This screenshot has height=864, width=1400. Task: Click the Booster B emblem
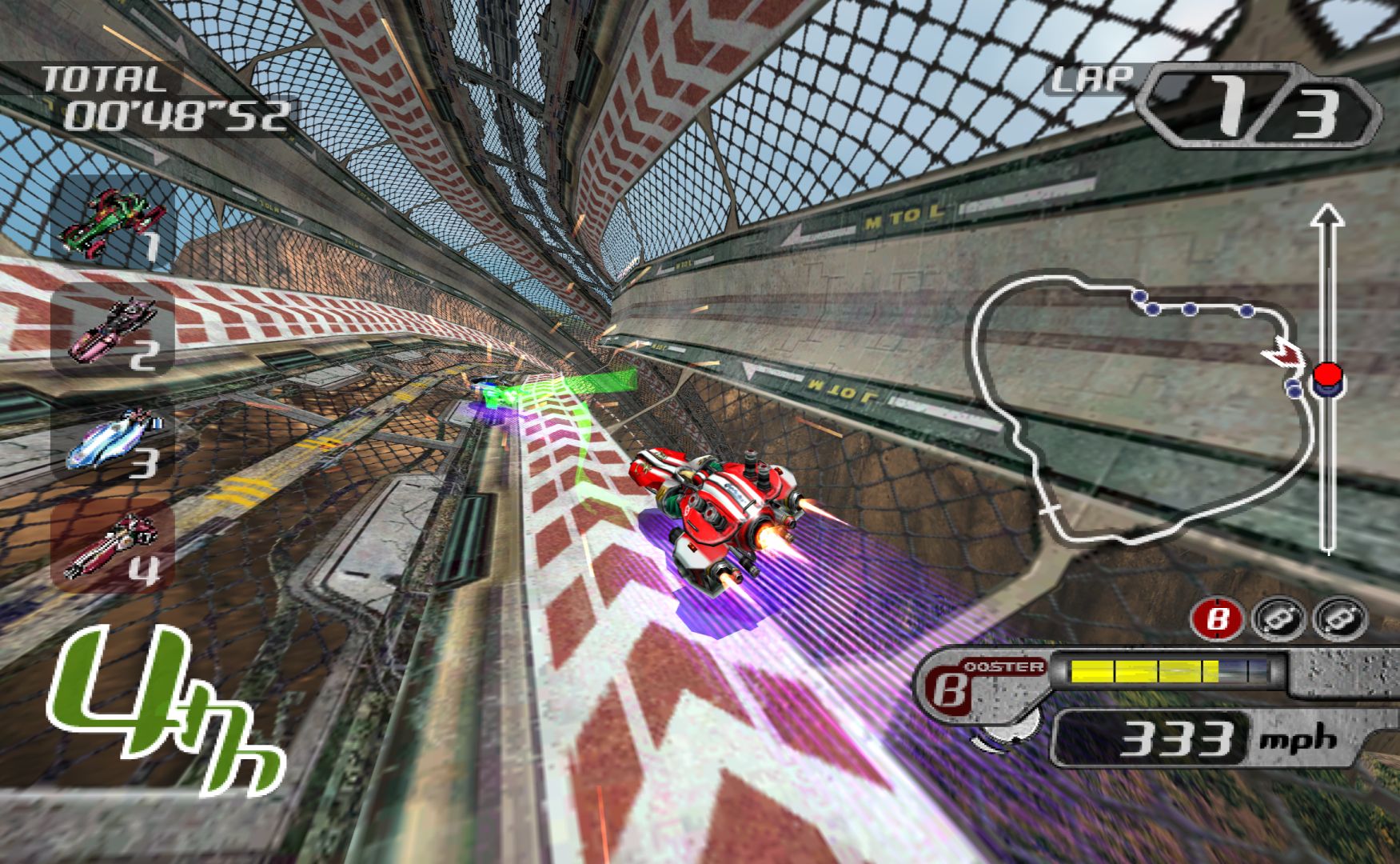point(950,690)
